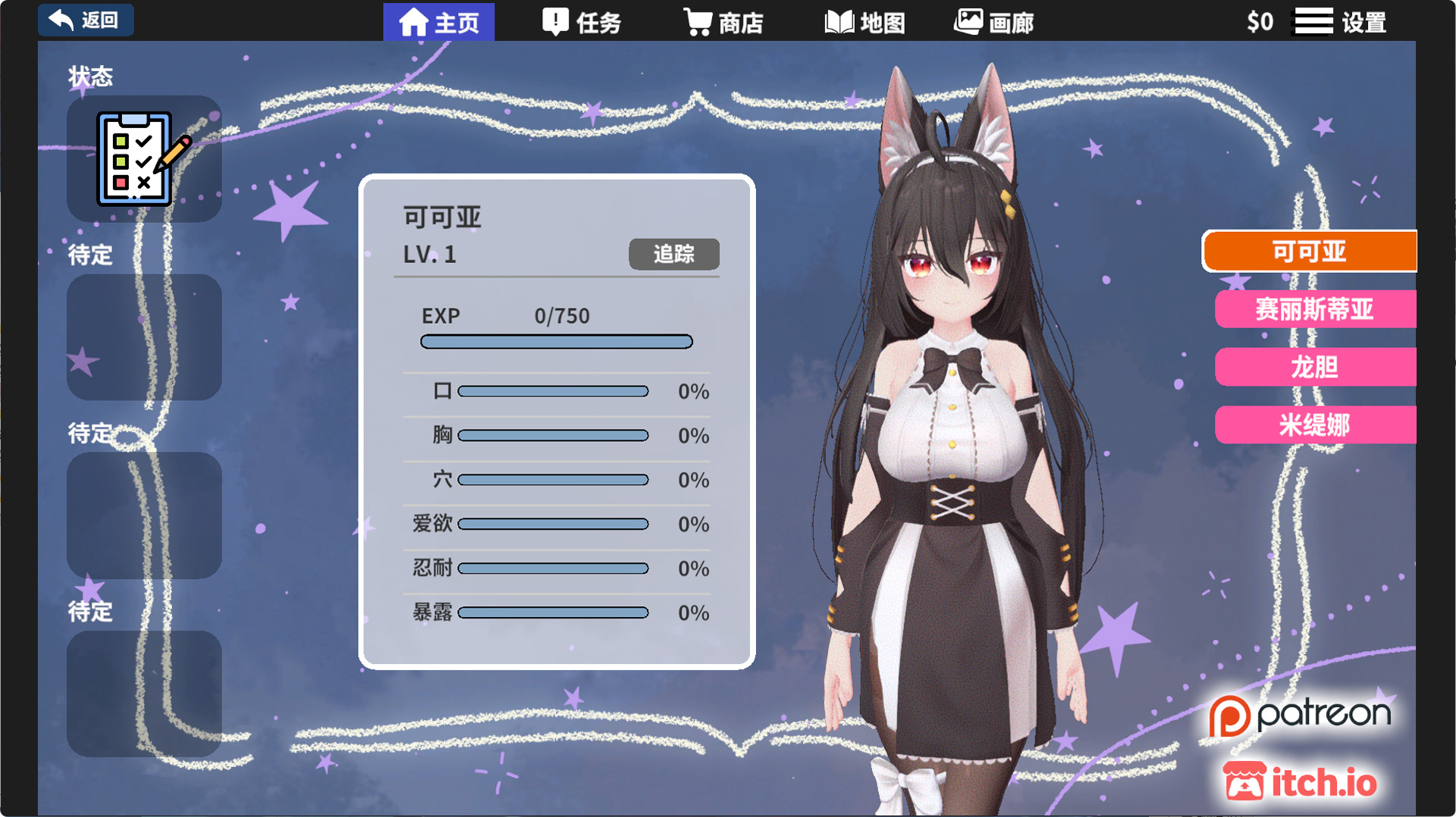Visit the itch.io page link

1300,782
